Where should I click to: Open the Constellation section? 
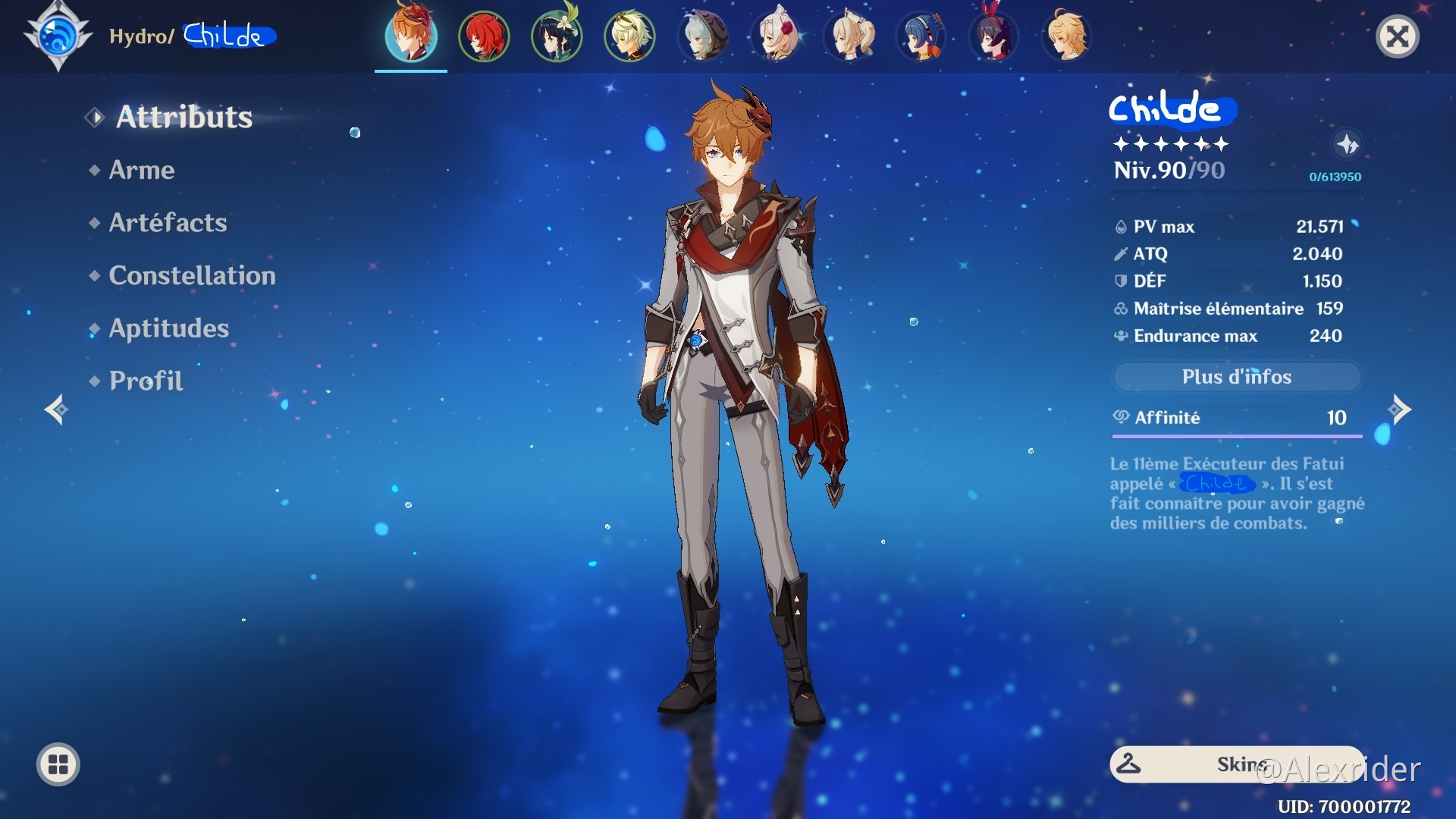(192, 275)
